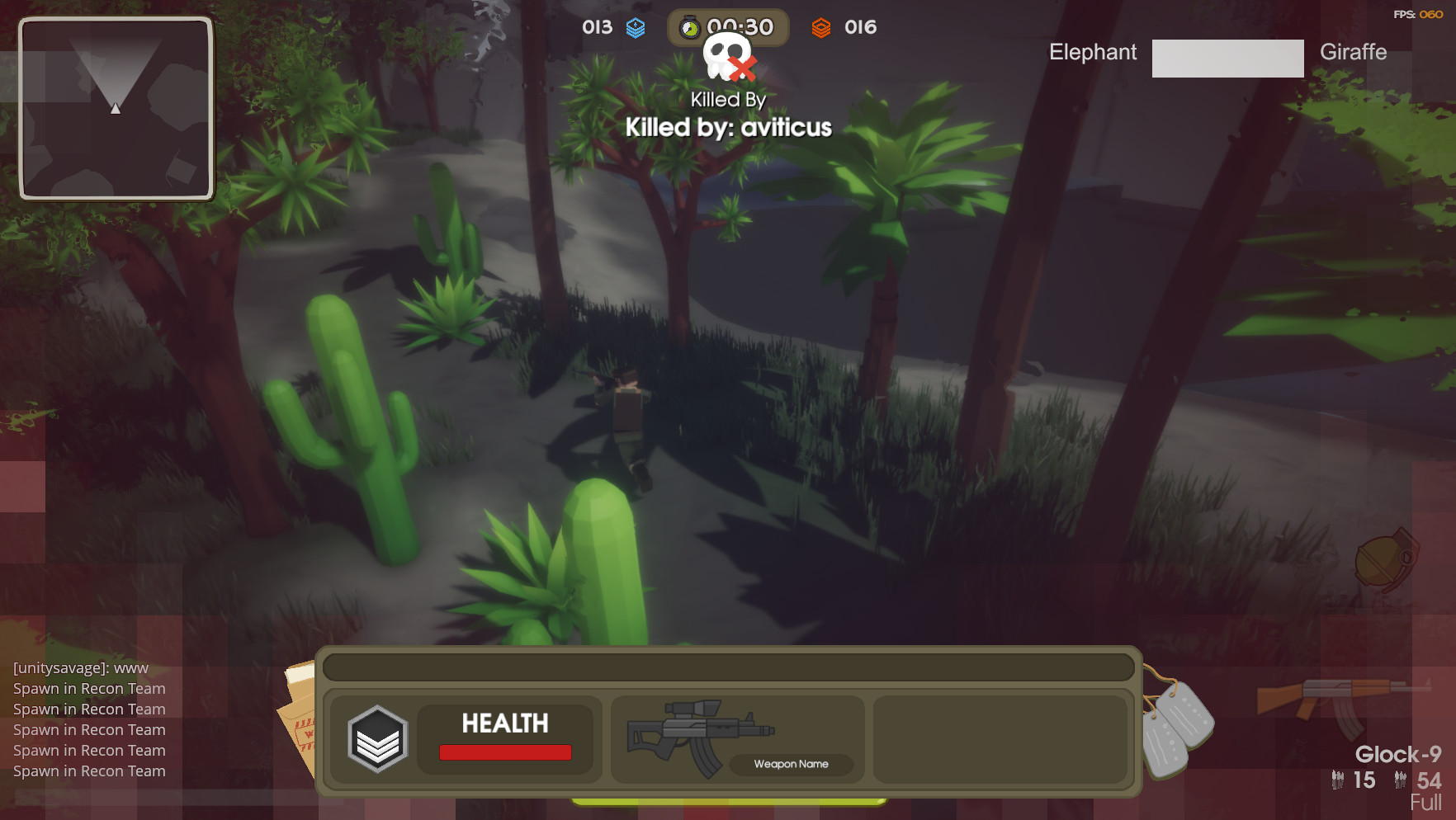Select the skull death icon above Killed By text
This screenshot has width=1456, height=820.
(726, 58)
